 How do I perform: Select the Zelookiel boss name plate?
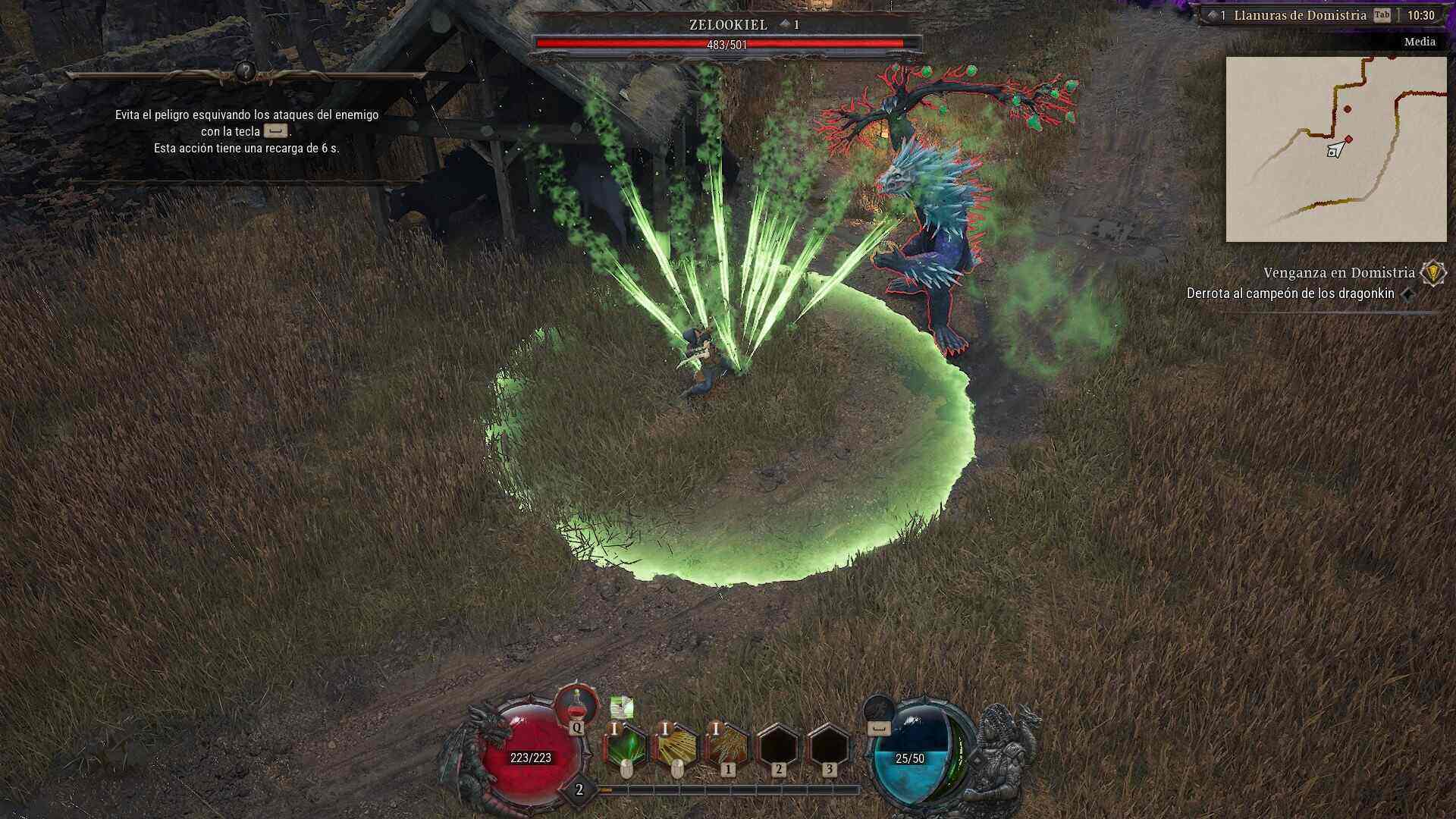click(728, 25)
